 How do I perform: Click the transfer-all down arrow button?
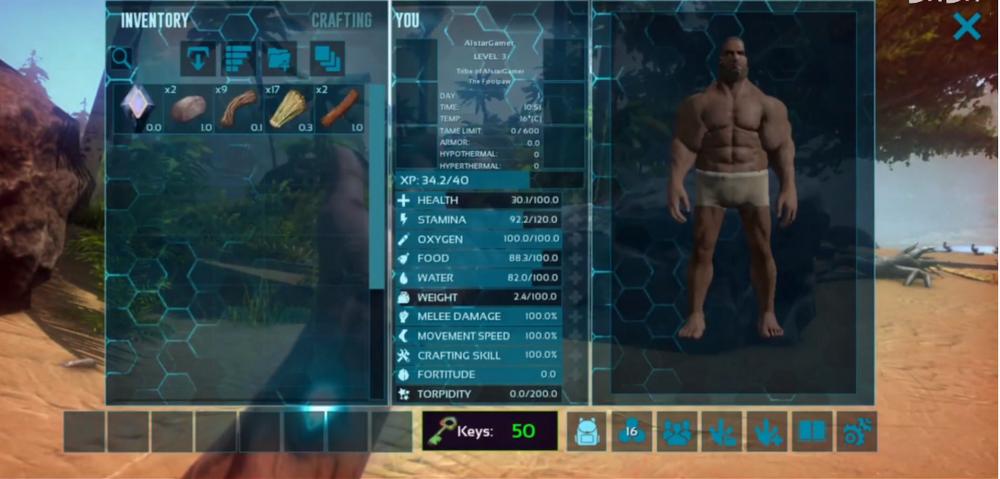coord(198,59)
